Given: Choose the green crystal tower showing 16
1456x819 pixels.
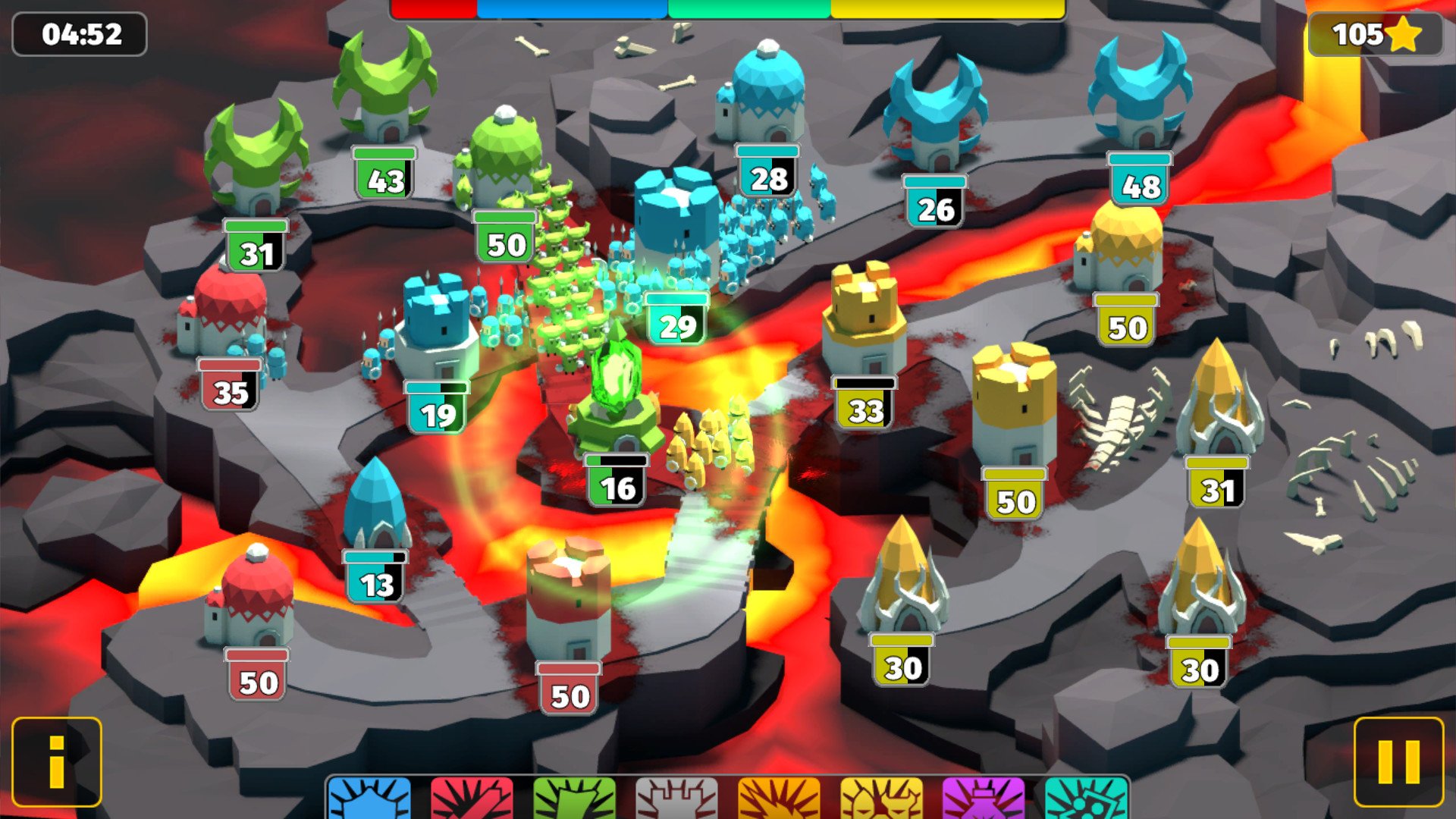Looking at the screenshot, I should coord(616,394).
